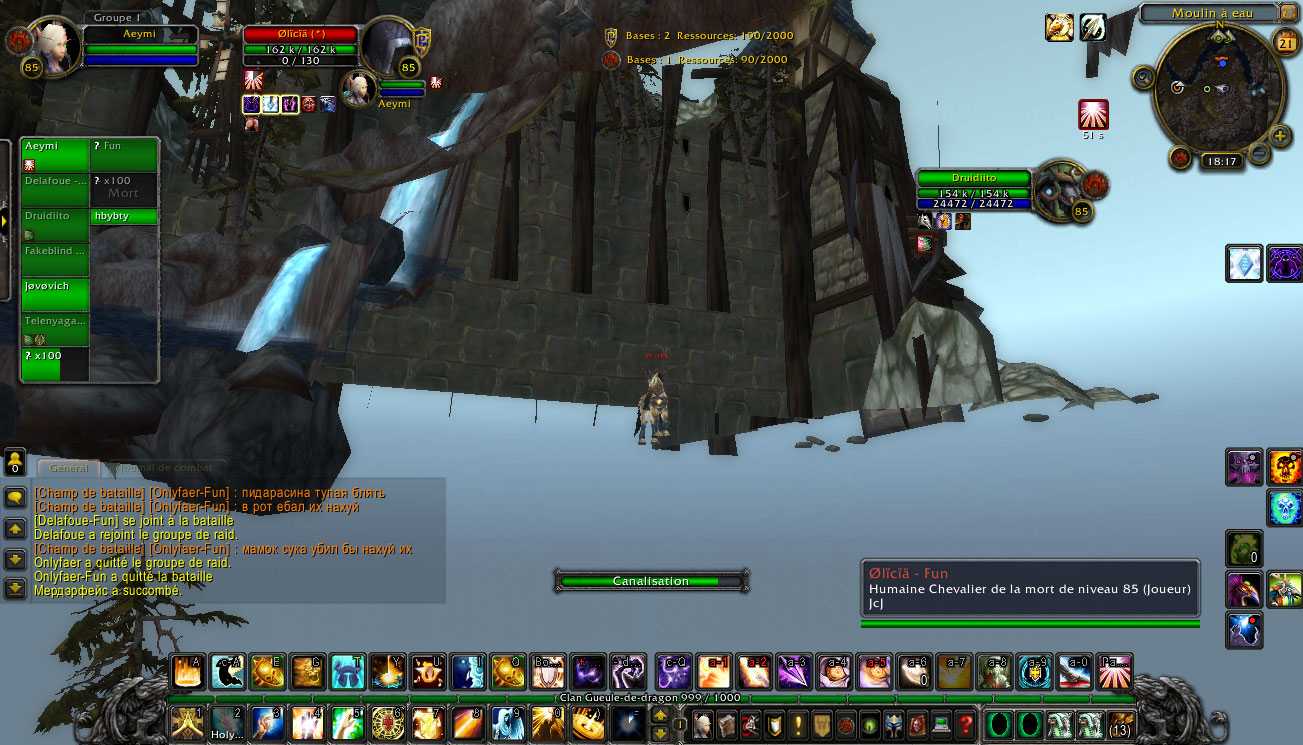Select Jøvøvich in the raid frame
This screenshot has height=745, width=1303.
(x=55, y=294)
